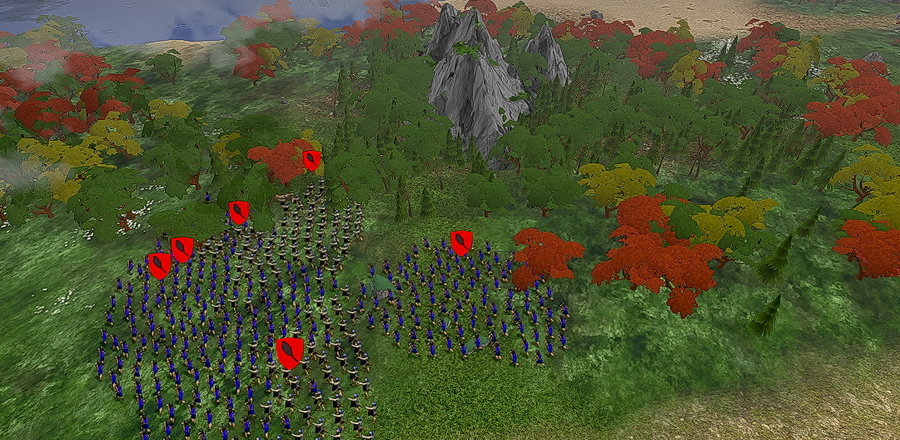Click the shield marker above the separate right squad
The width and height of the screenshot is (900, 440).
point(461,242)
